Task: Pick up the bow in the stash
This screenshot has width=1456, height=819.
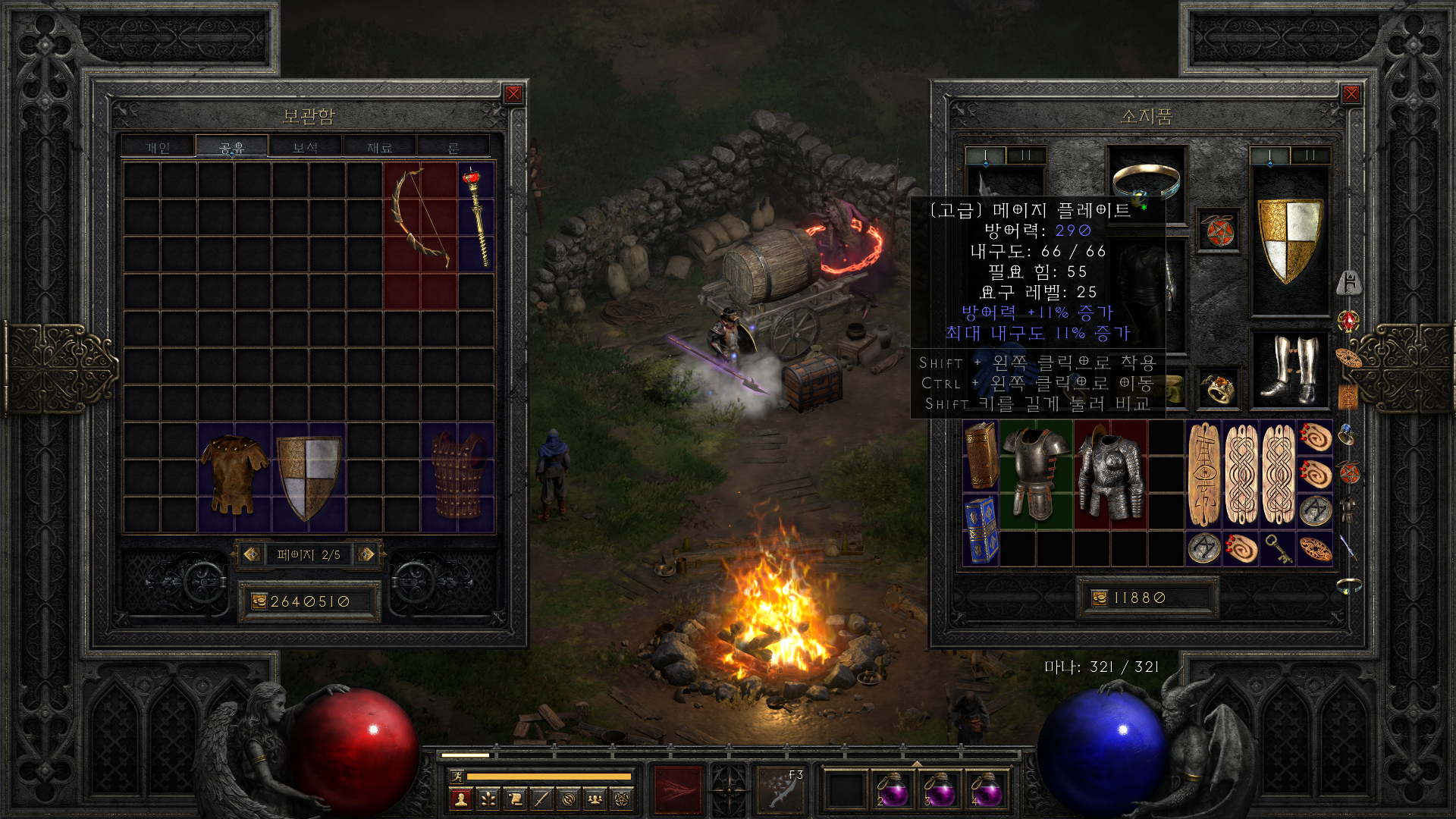Action: (x=419, y=217)
